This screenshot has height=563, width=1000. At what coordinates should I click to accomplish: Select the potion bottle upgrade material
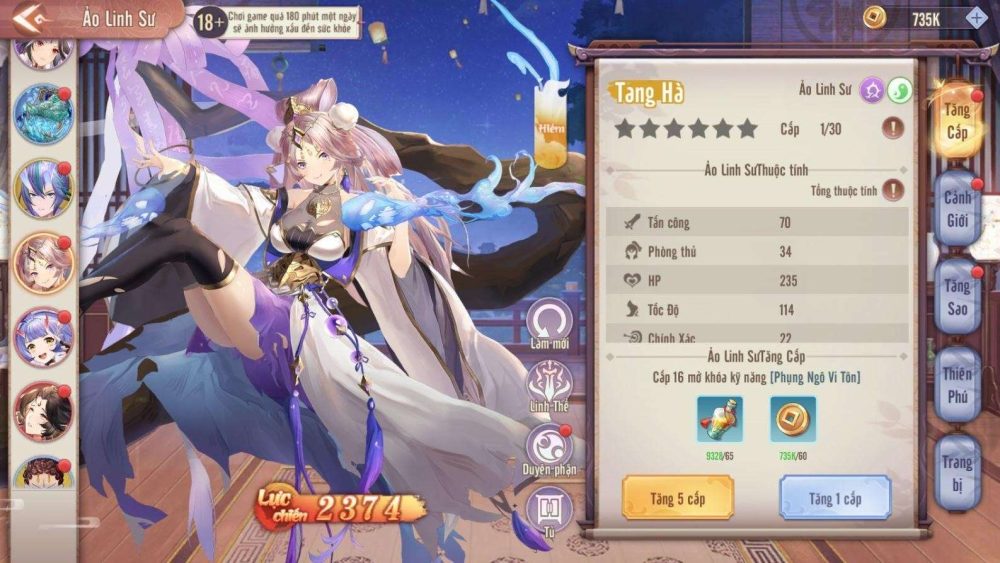click(720, 418)
